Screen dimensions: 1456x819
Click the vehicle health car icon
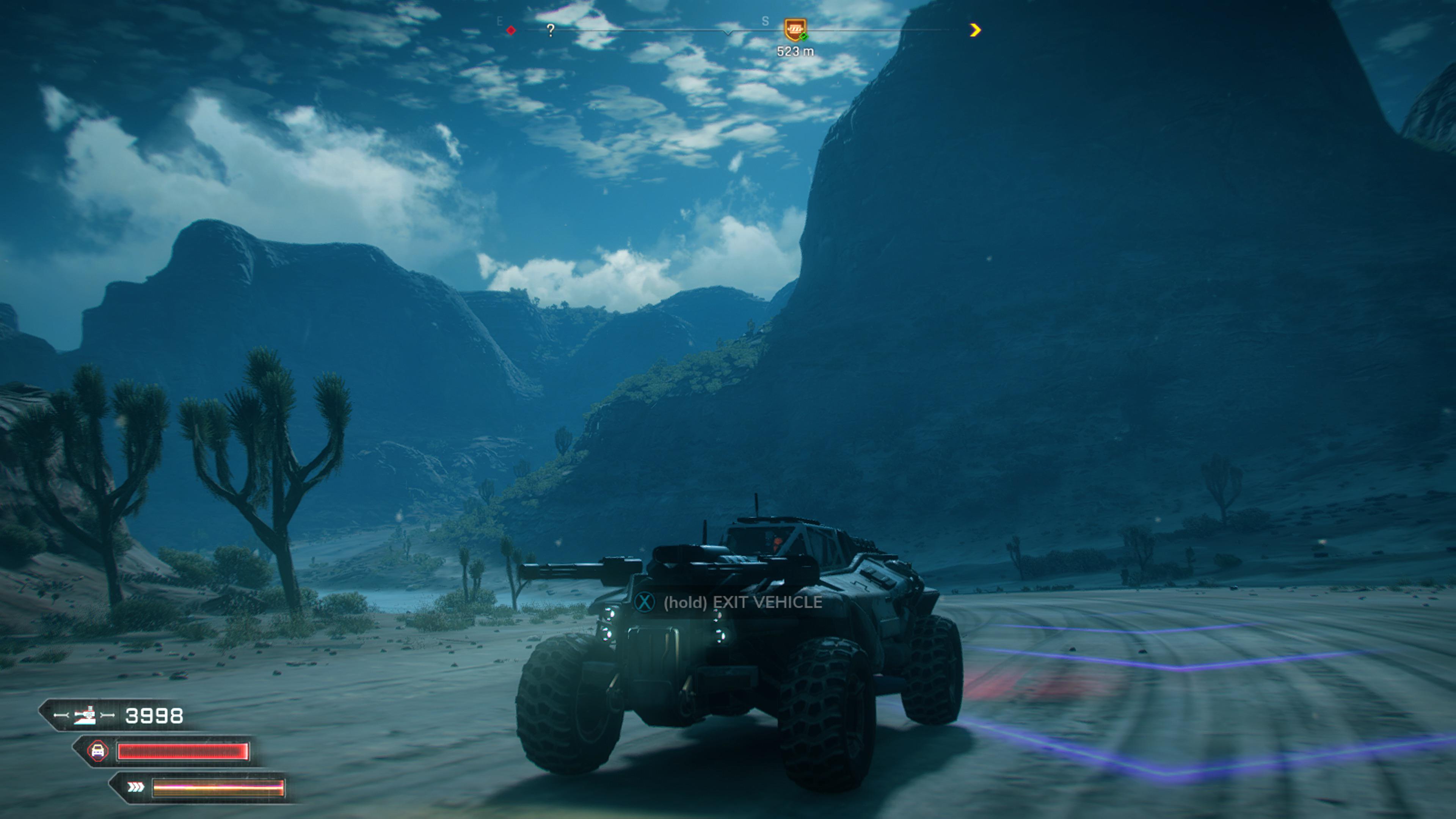[x=98, y=751]
